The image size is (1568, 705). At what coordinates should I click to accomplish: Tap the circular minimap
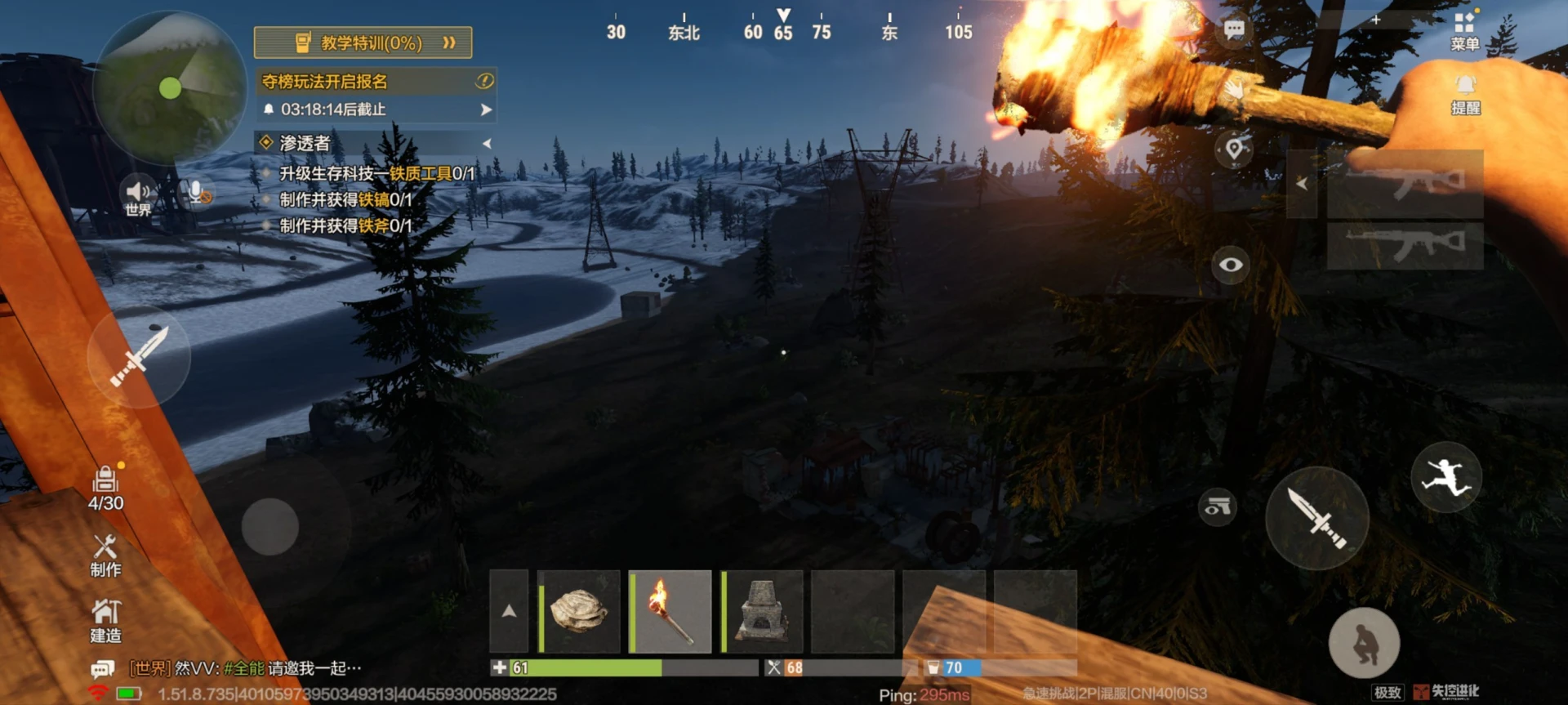(x=170, y=88)
